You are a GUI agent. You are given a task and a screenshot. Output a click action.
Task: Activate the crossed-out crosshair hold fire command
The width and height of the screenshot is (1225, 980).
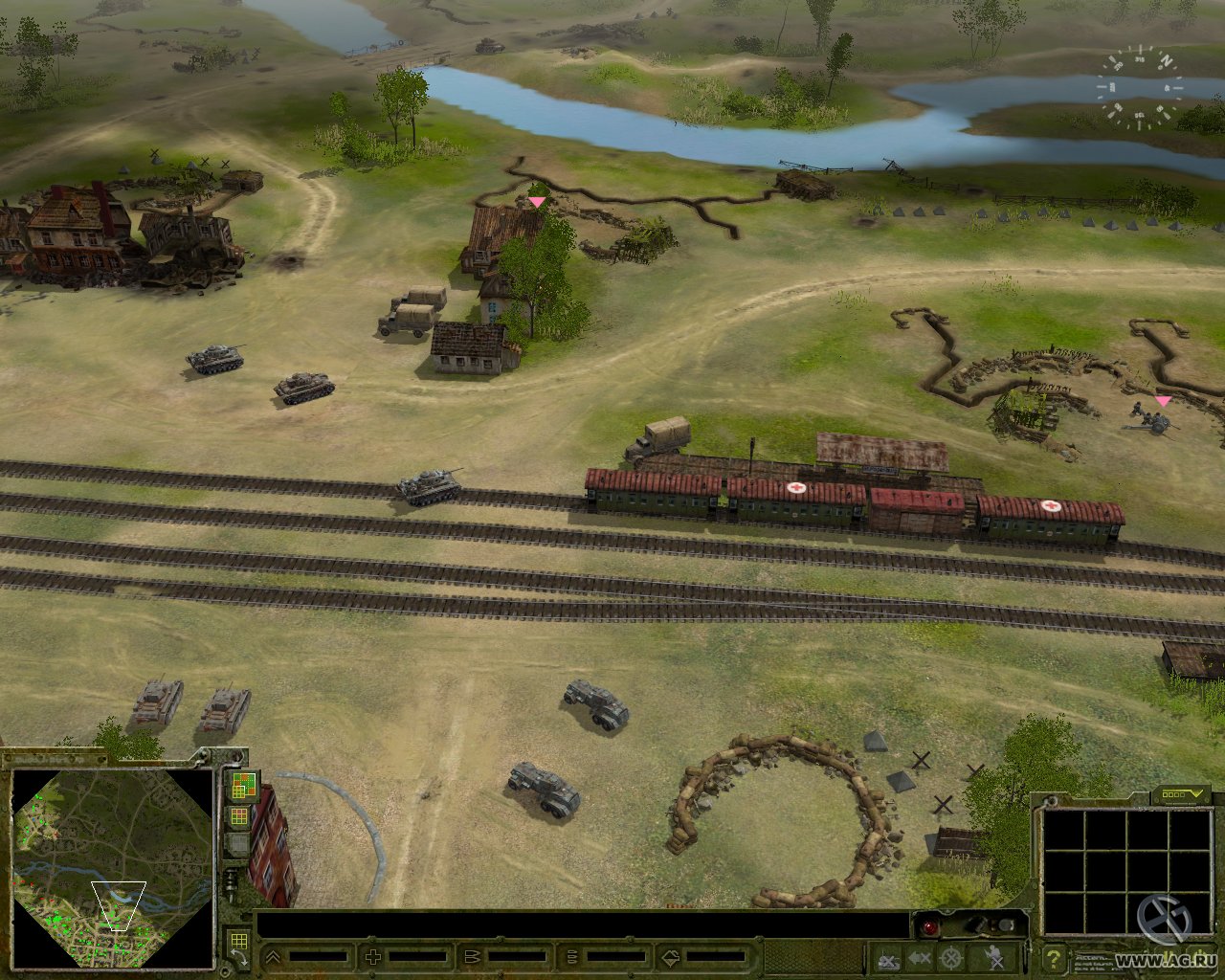point(950,957)
